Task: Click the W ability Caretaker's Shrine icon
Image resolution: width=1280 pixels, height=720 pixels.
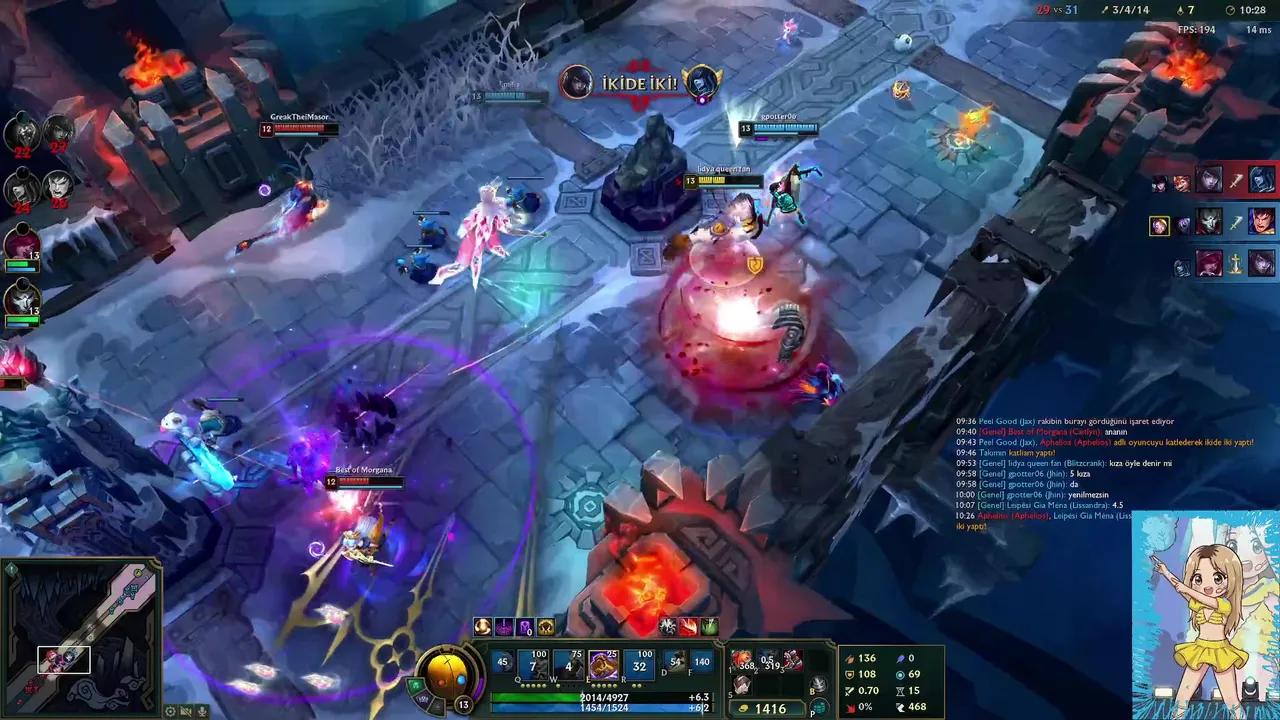Action: [x=568, y=663]
